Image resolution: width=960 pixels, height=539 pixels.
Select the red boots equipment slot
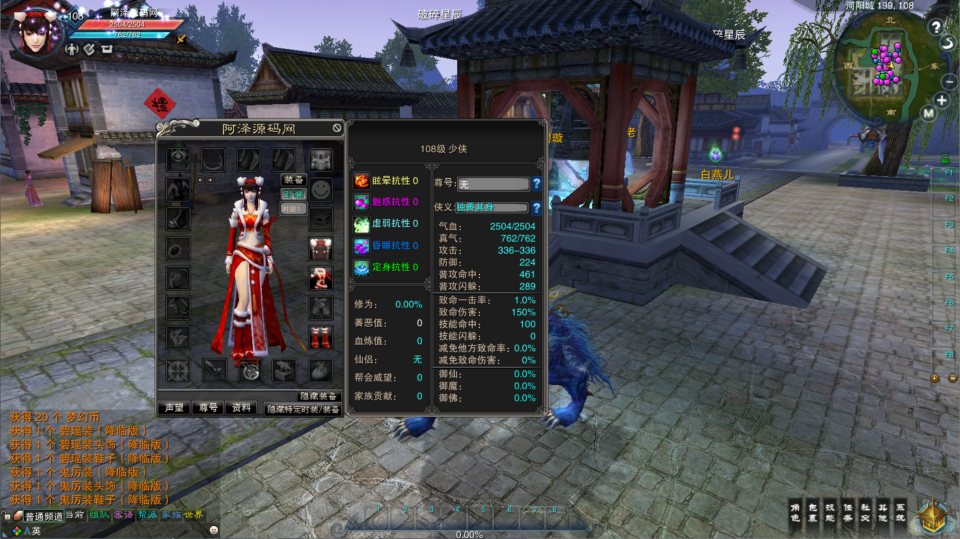(x=320, y=338)
